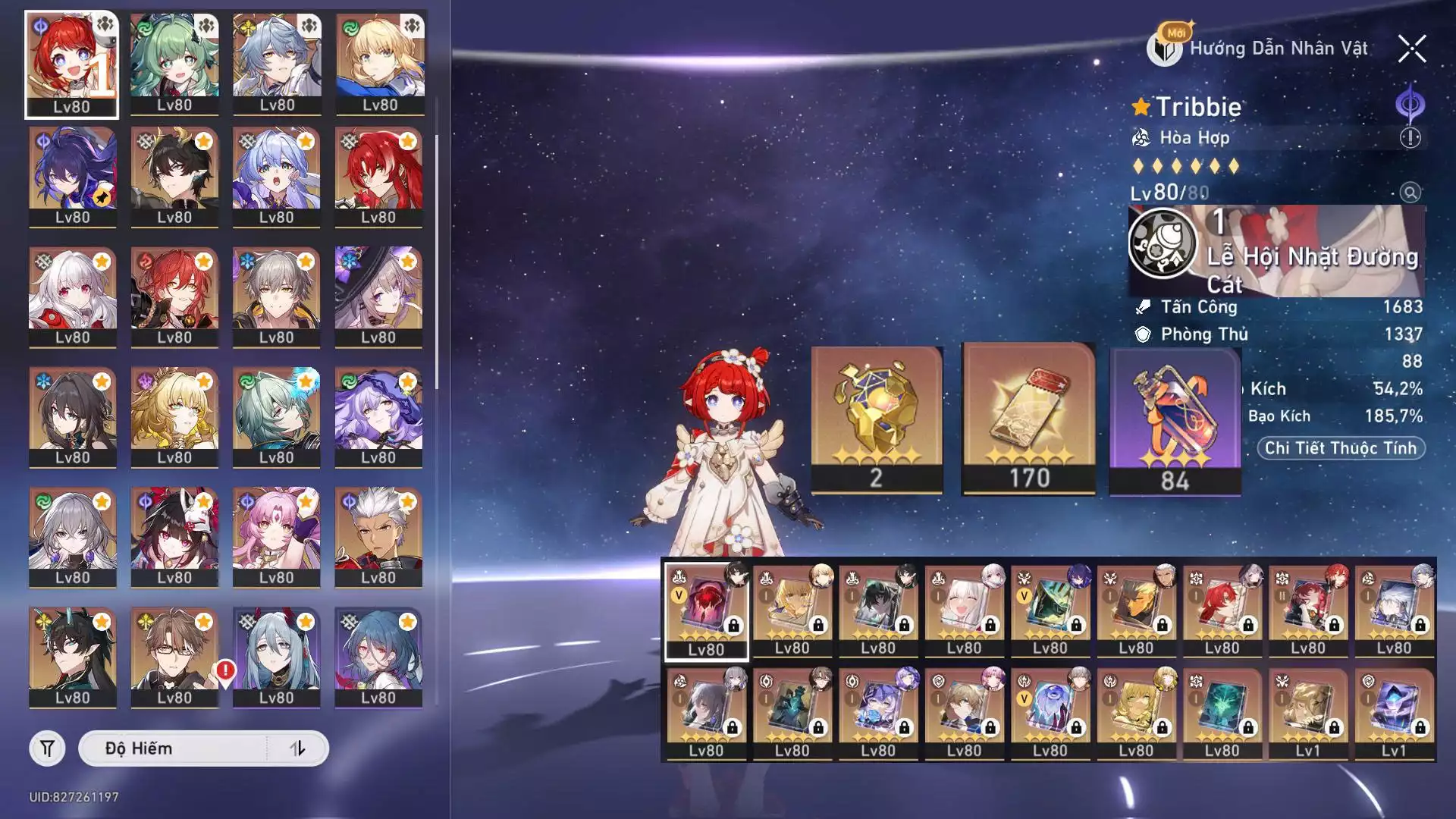Viewport: 1456px width, 819px height.
Task: Click the purple Quantum element icon by Tribbie
Action: (x=1410, y=105)
